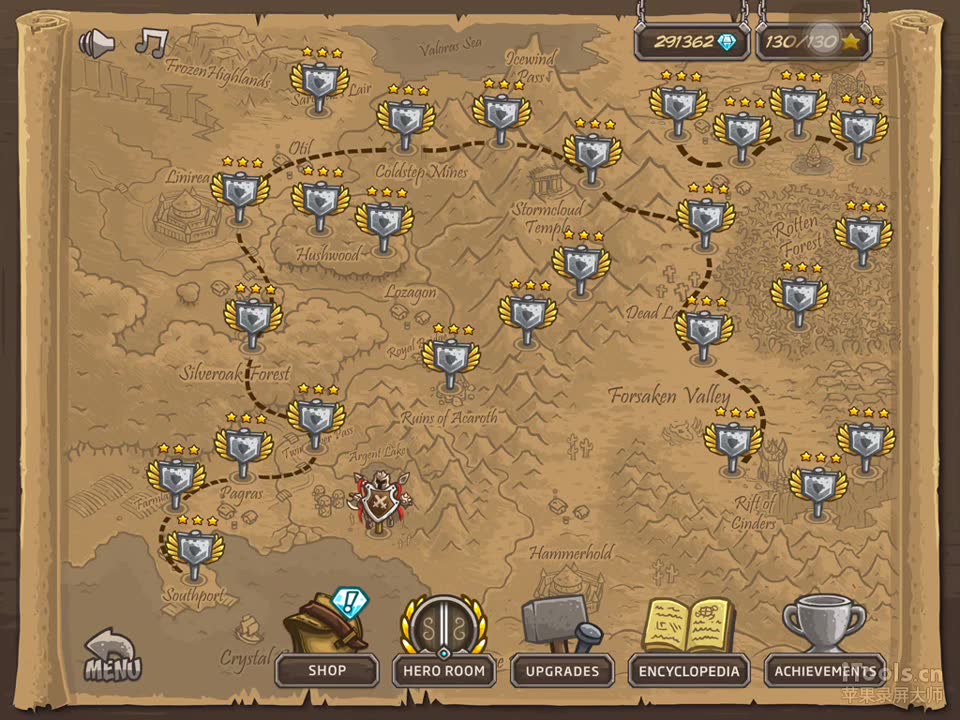Open the Shop
Viewport: 960px width, 720px height.
pyautogui.click(x=326, y=670)
